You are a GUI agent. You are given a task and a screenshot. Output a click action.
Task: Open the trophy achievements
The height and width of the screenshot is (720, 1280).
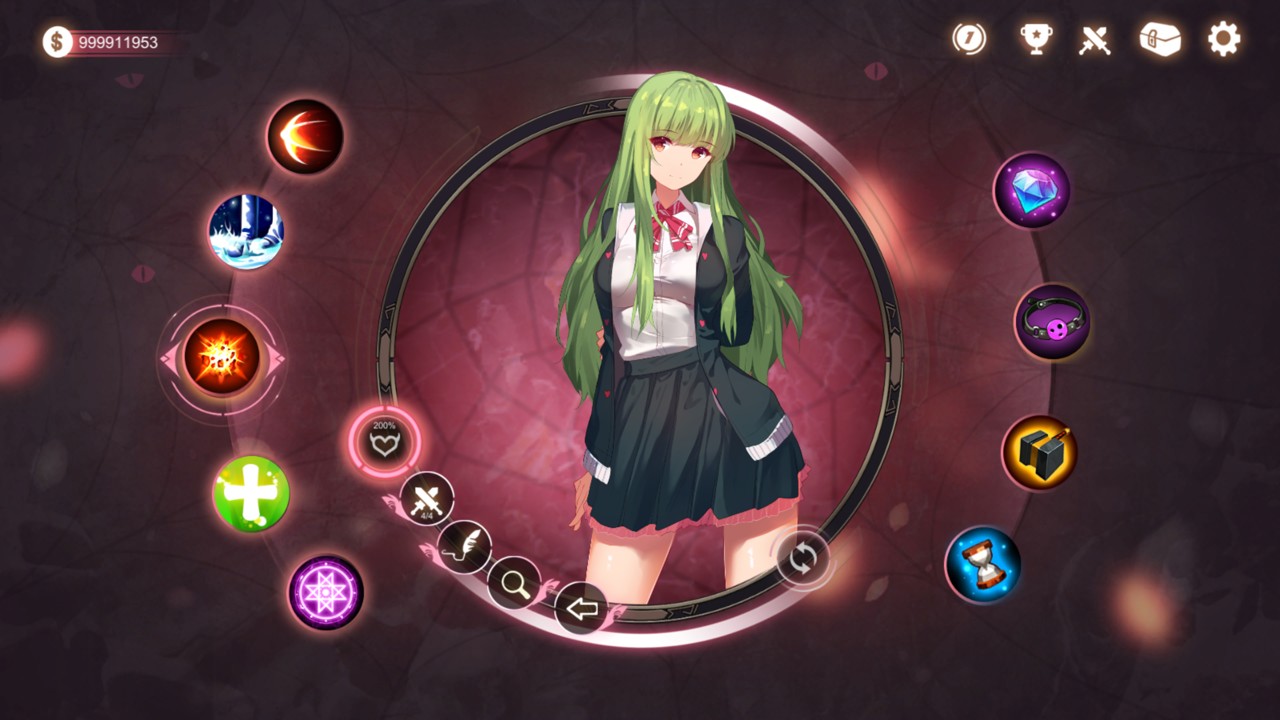(1035, 39)
